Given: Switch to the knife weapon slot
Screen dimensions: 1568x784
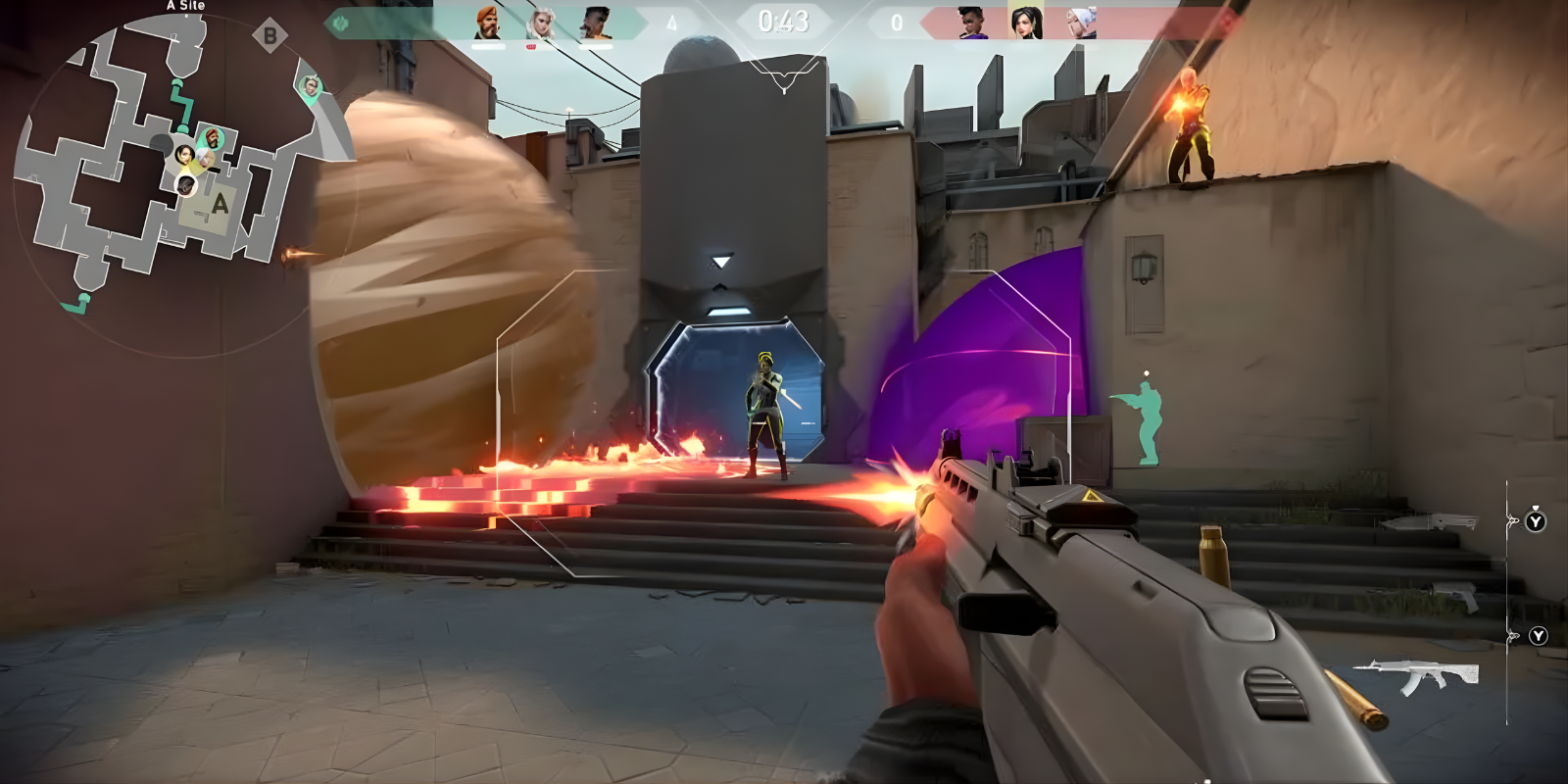Looking at the screenshot, I should click(1433, 522).
